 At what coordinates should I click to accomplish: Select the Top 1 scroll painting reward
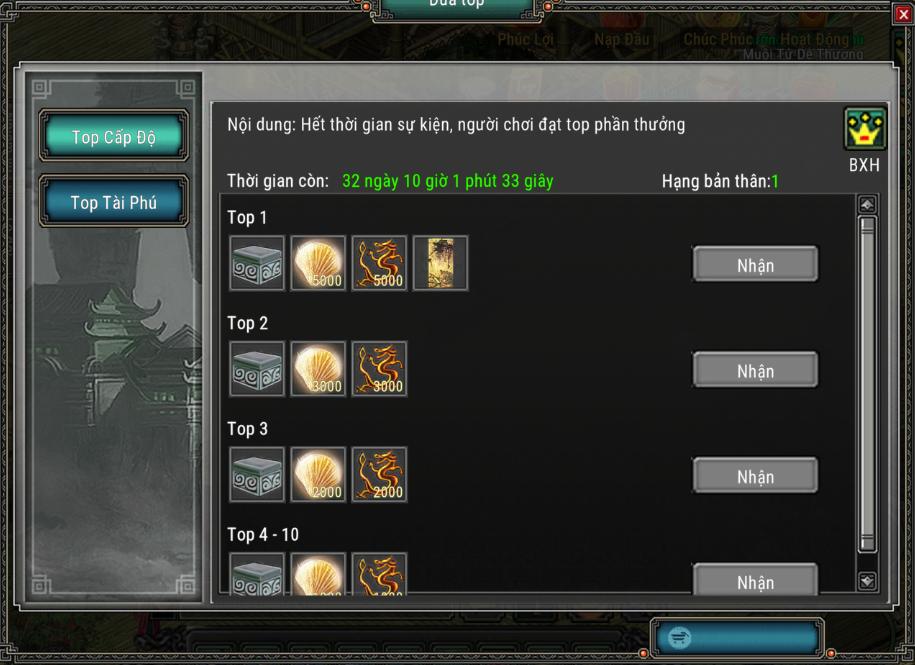pyautogui.click(x=440, y=263)
